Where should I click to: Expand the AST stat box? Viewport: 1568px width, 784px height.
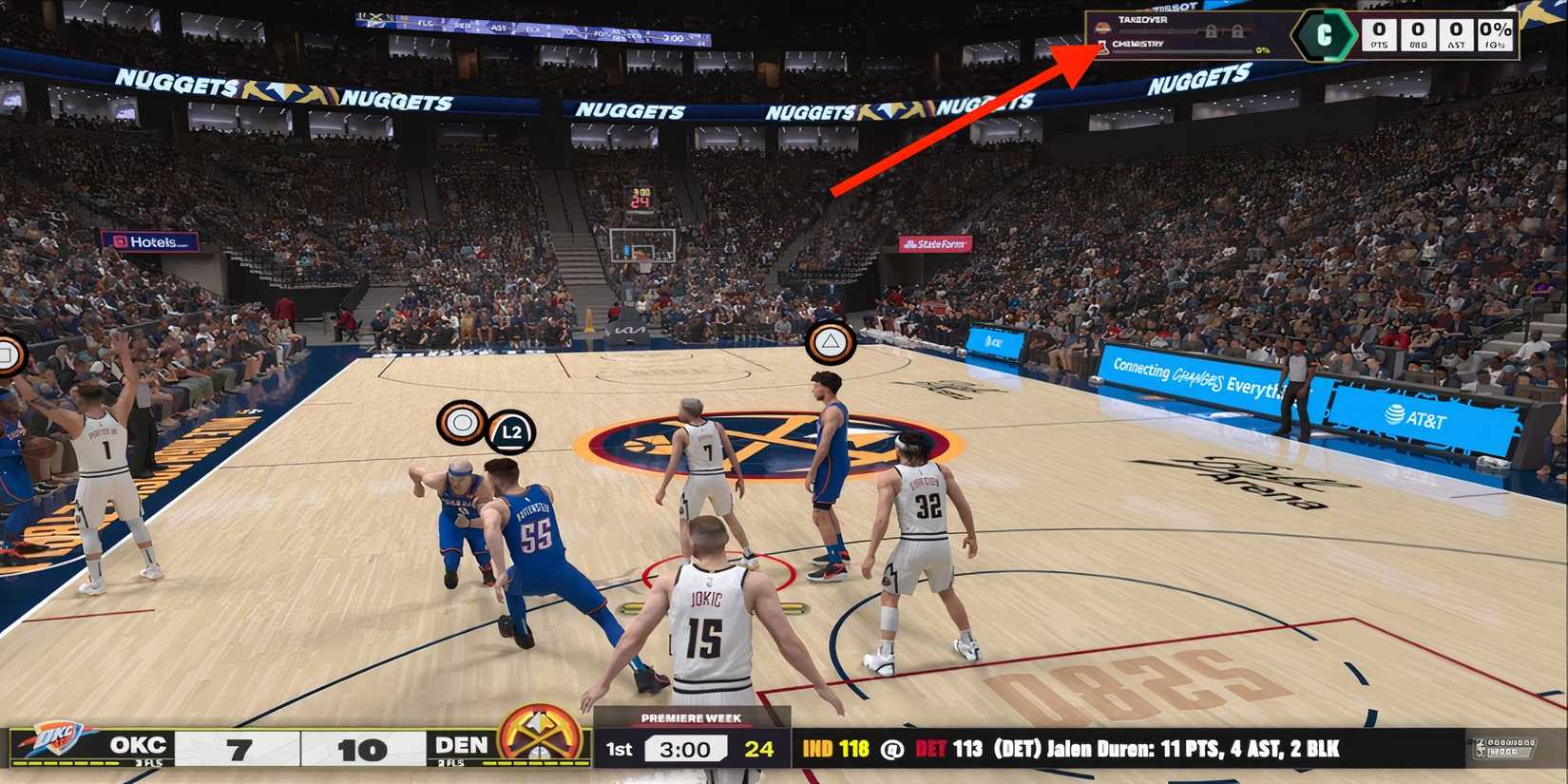tap(1456, 35)
